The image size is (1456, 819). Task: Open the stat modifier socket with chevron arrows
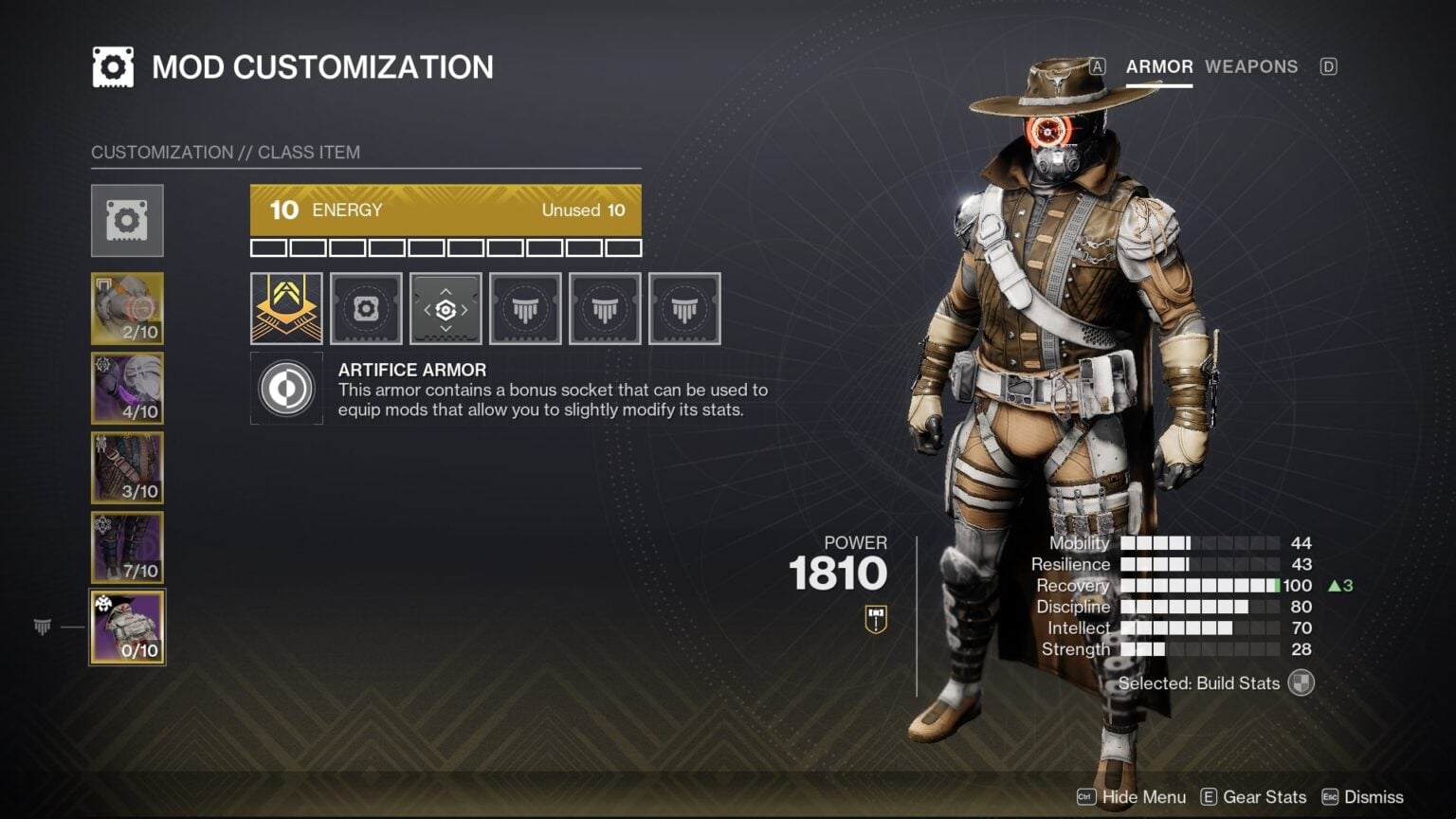click(x=446, y=309)
